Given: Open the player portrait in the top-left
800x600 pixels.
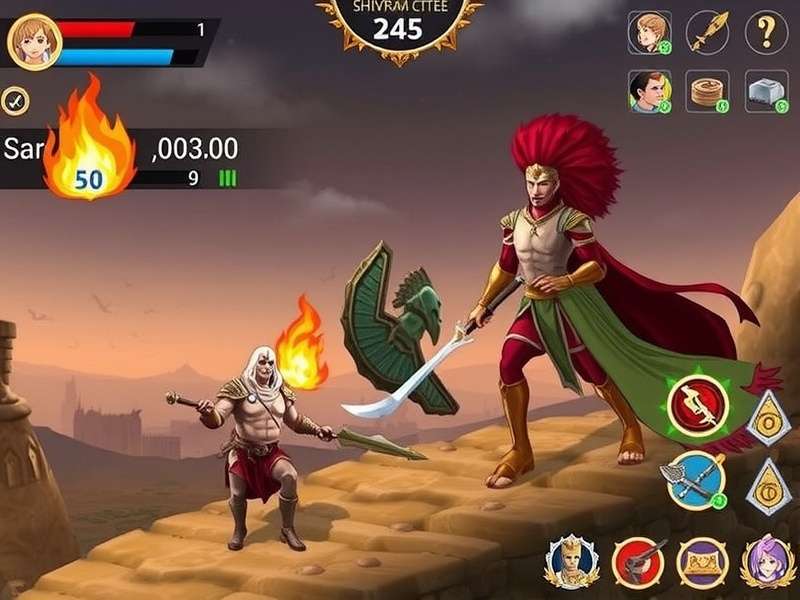Looking at the screenshot, I should pos(35,41).
